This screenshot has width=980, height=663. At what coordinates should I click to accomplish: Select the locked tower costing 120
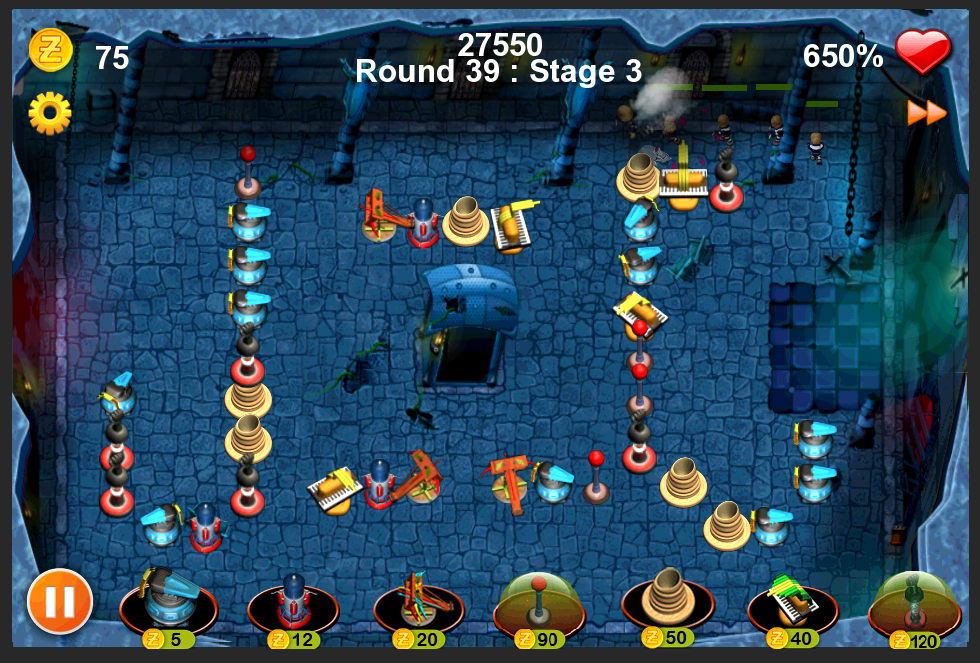[914, 604]
